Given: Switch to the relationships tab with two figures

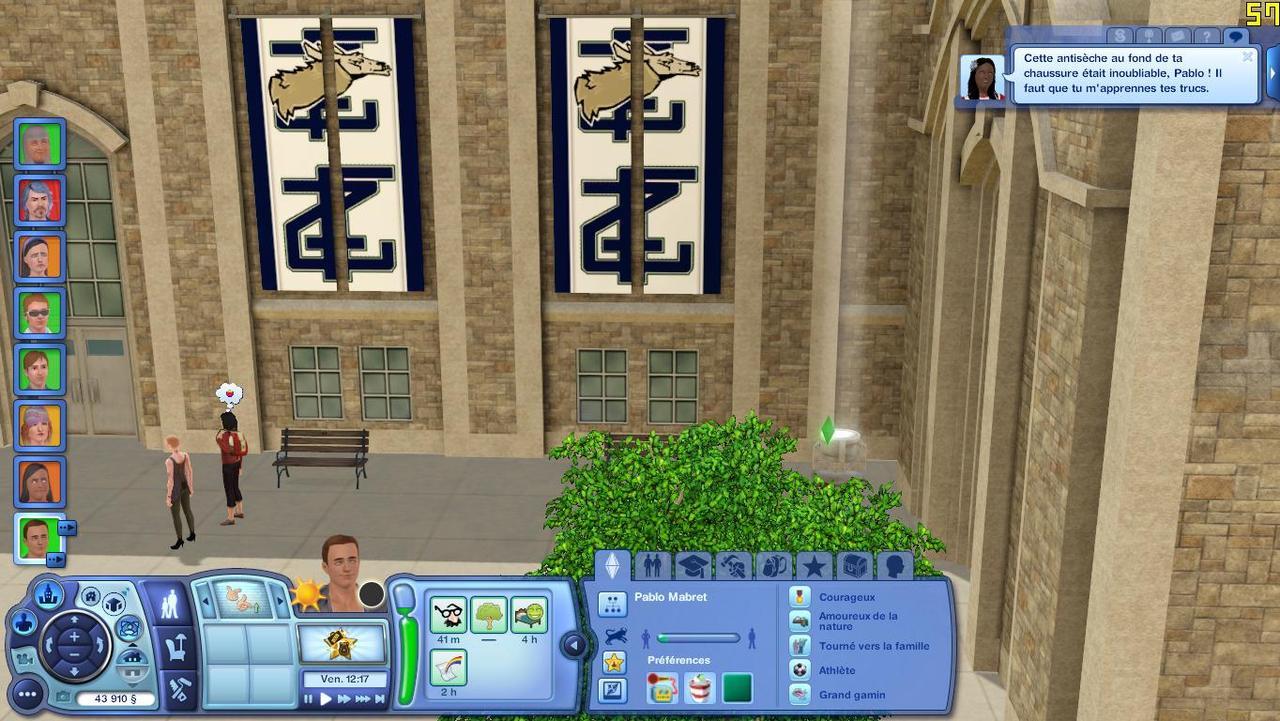Looking at the screenshot, I should tap(652, 566).
